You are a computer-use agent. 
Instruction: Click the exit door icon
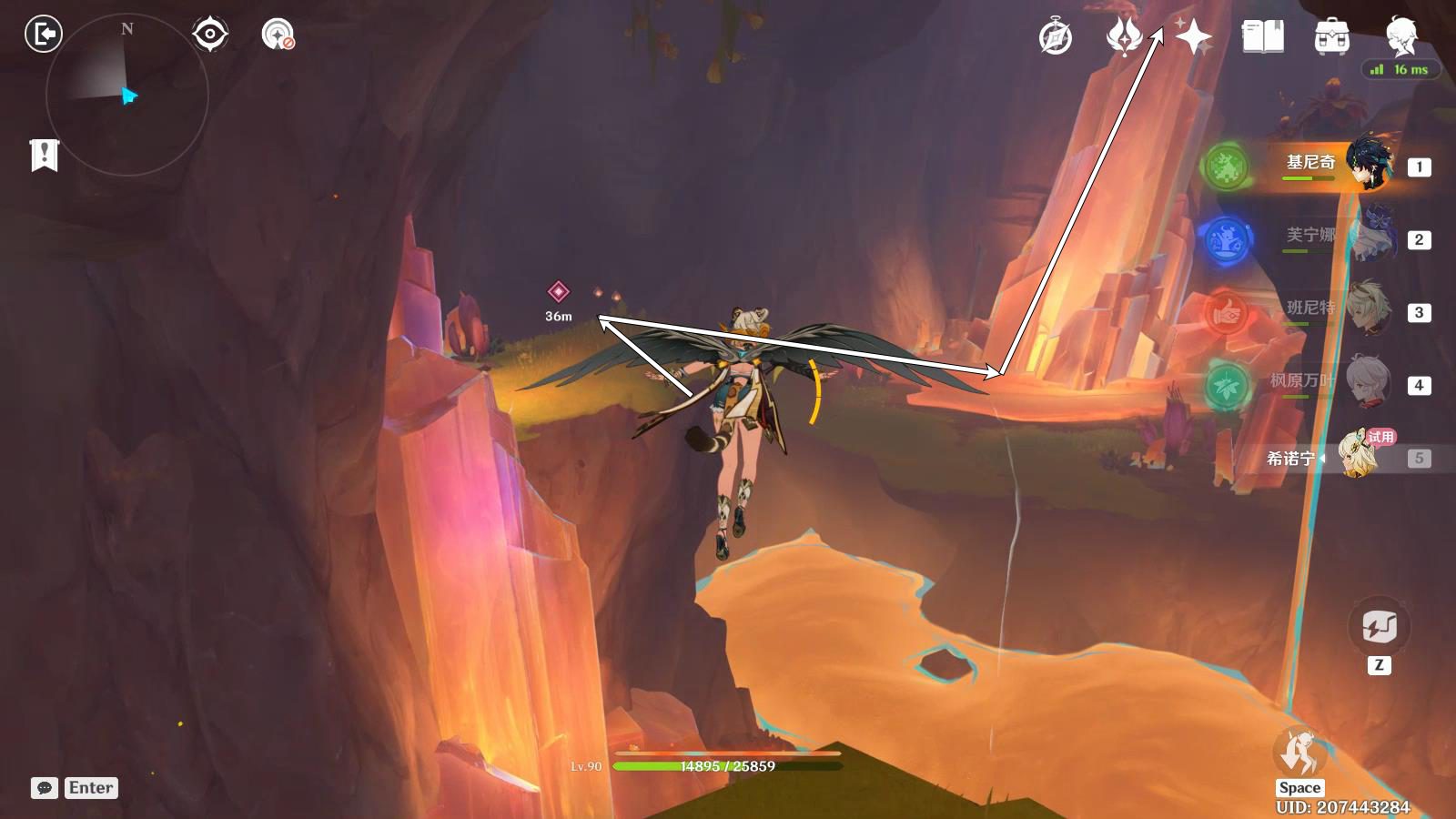(x=43, y=35)
